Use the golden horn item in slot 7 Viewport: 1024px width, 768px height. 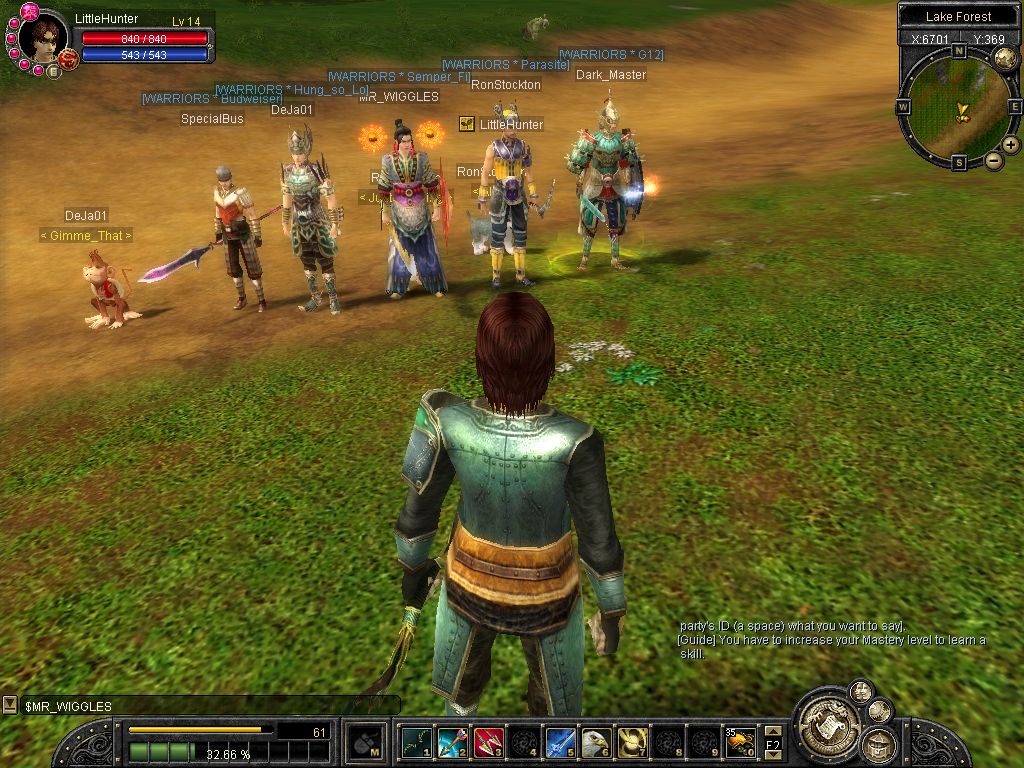pos(632,742)
